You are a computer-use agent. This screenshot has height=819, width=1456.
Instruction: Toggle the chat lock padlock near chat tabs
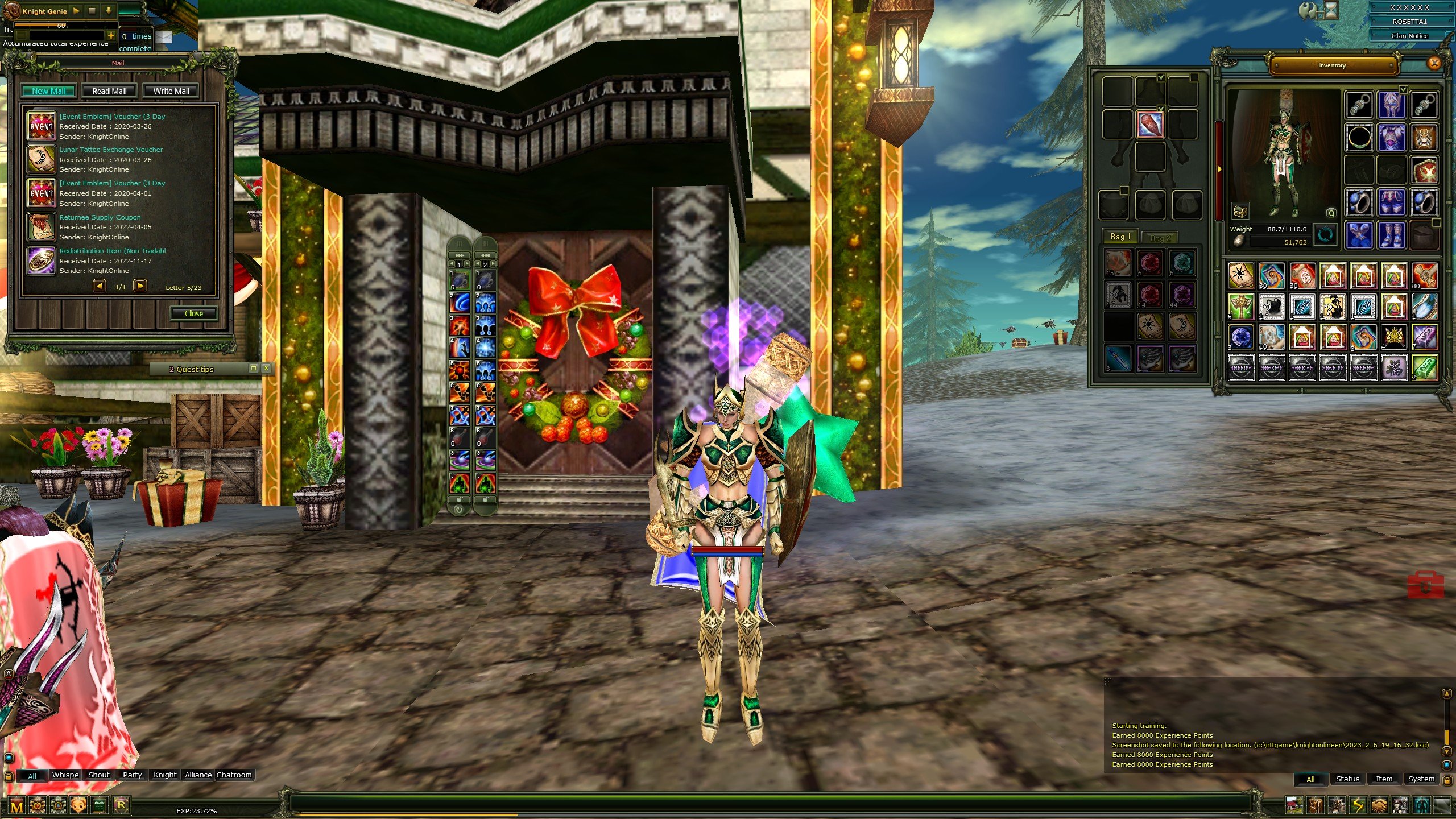9,776
